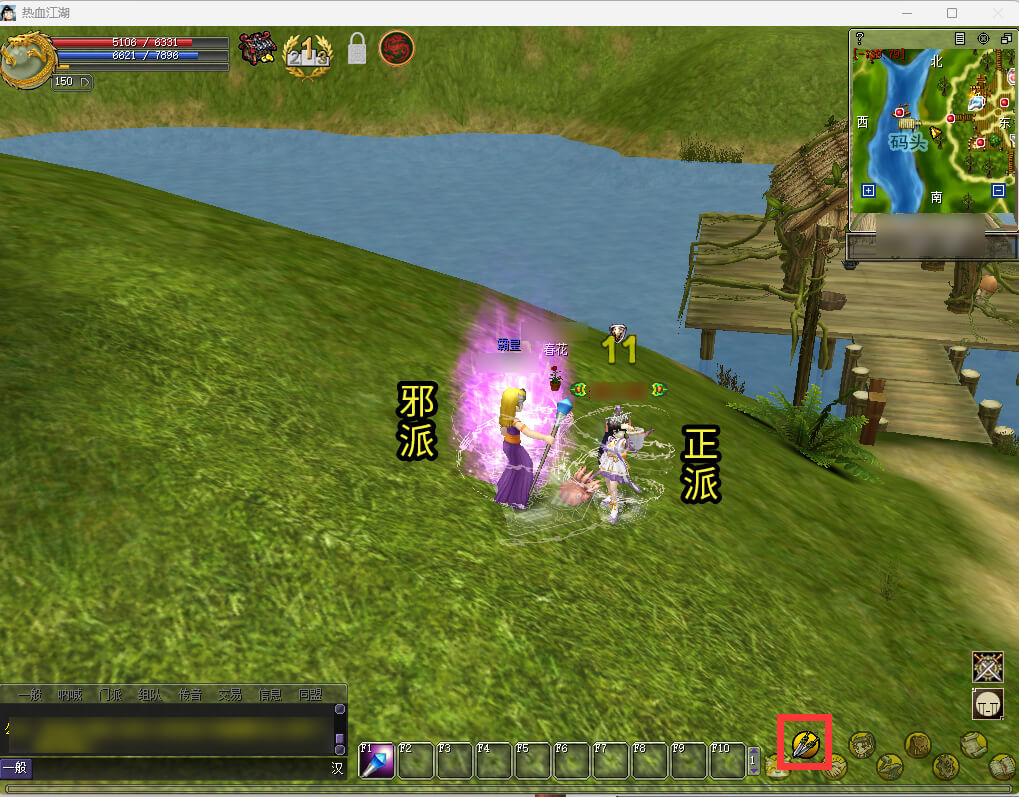Maximize the game window
Screen dimensions: 1019x797
click(951, 13)
